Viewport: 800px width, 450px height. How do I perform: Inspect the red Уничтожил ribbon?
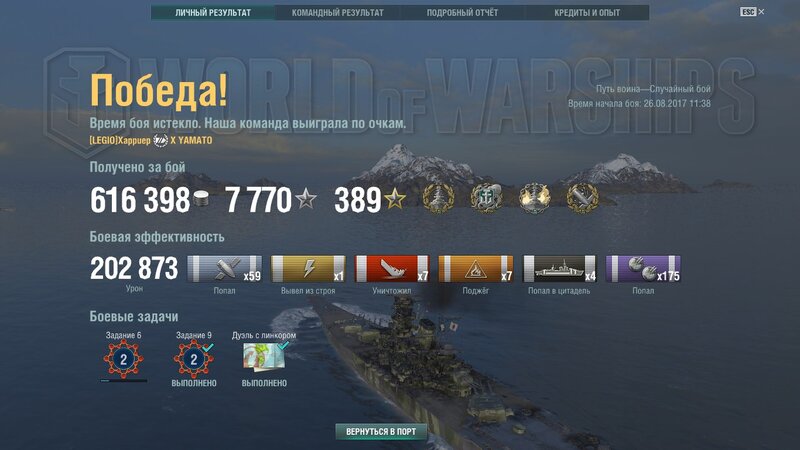393,269
